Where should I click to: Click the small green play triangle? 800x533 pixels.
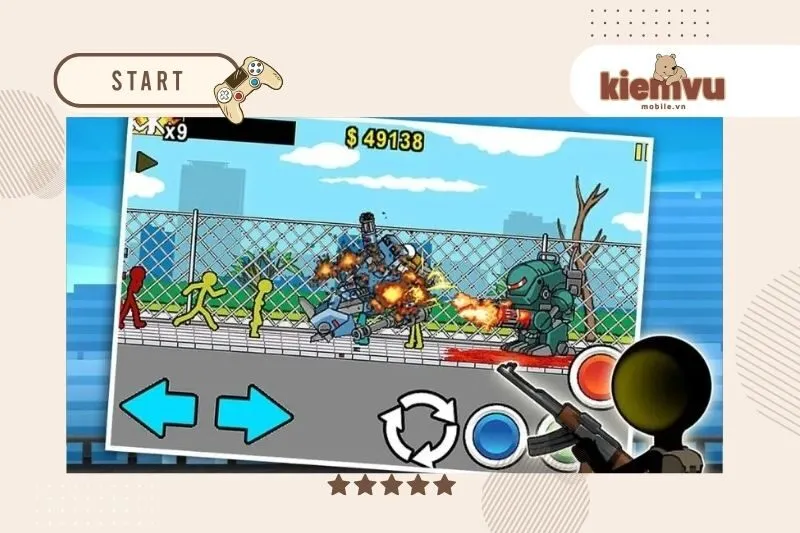click(x=147, y=161)
